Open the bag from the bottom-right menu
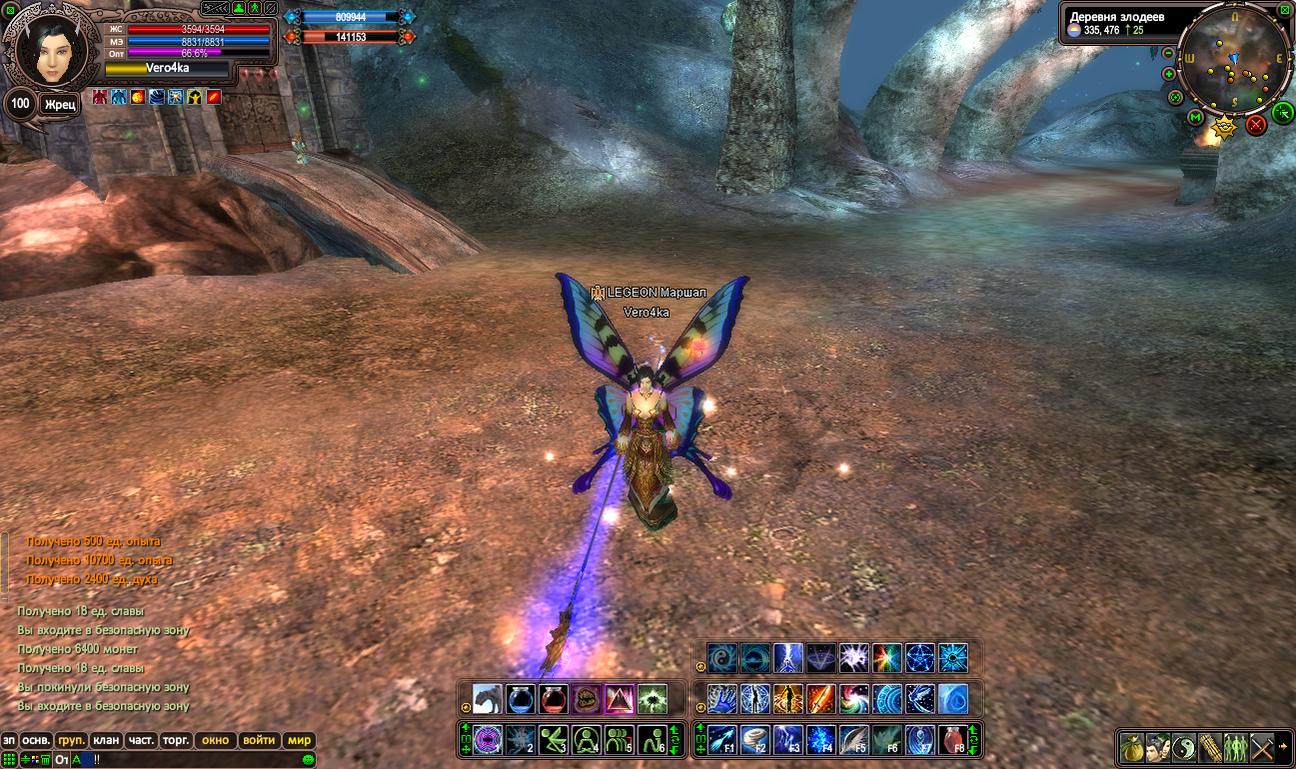The height and width of the screenshot is (769, 1296). click(1133, 746)
